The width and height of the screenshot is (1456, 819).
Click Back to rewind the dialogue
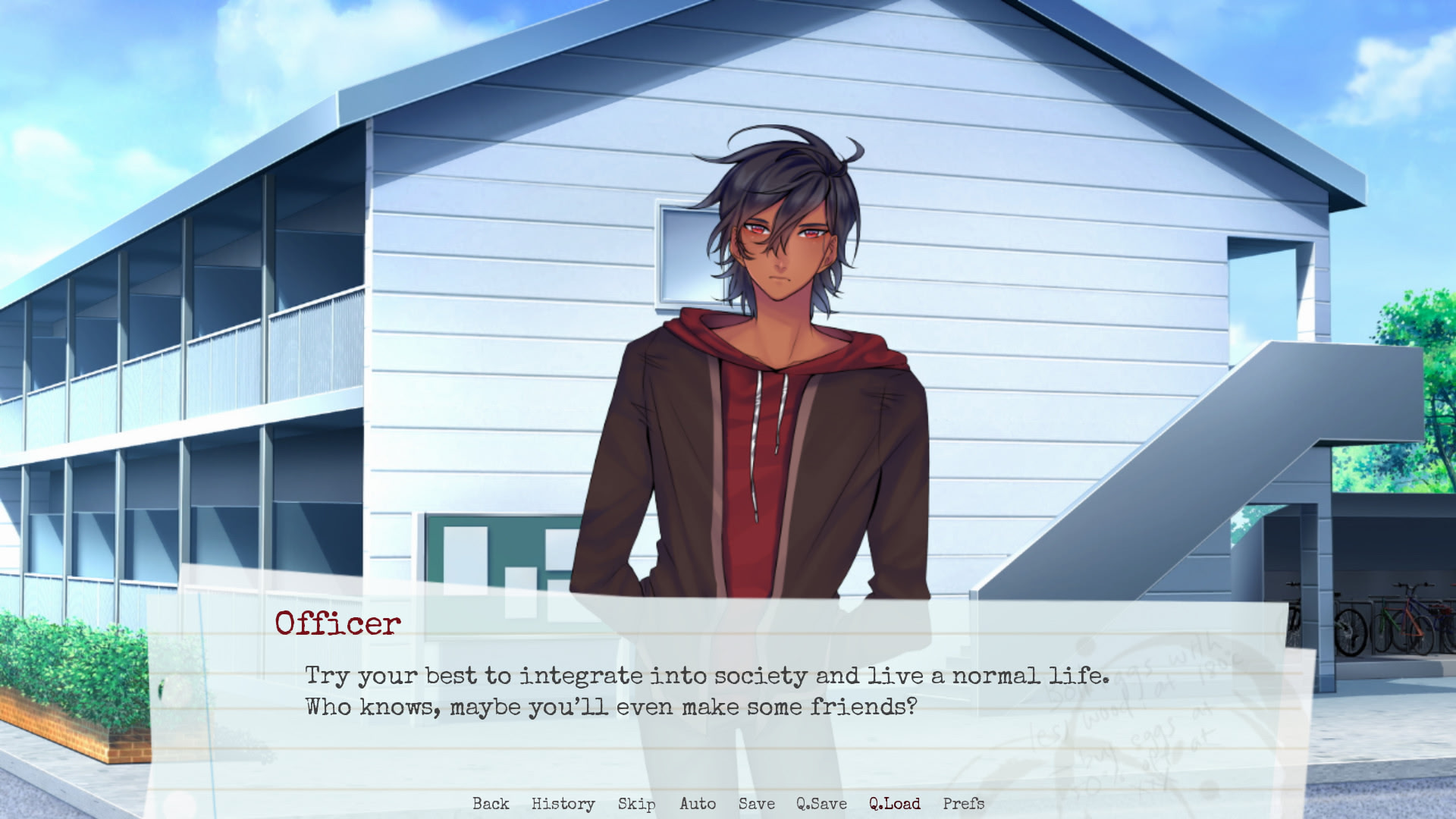491,804
